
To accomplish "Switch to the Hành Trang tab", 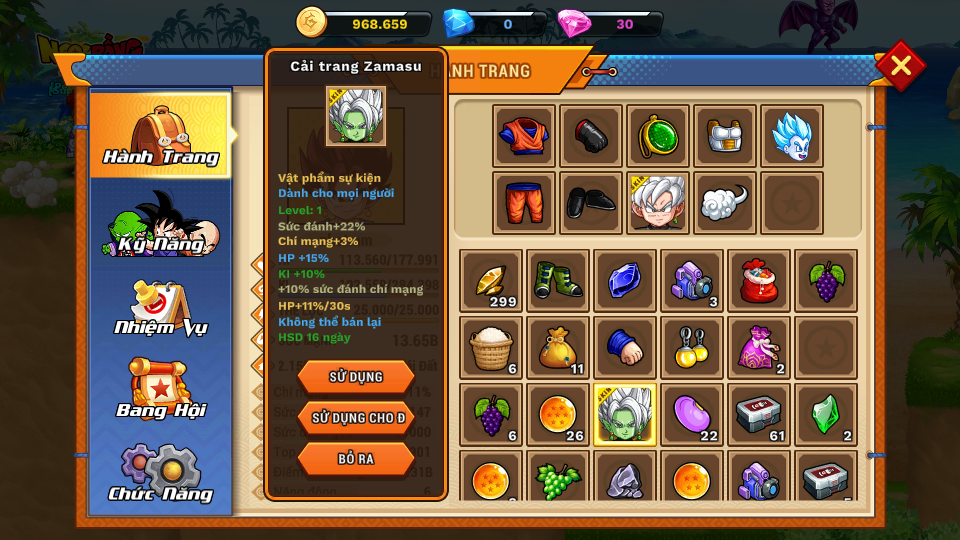I will 160,135.
